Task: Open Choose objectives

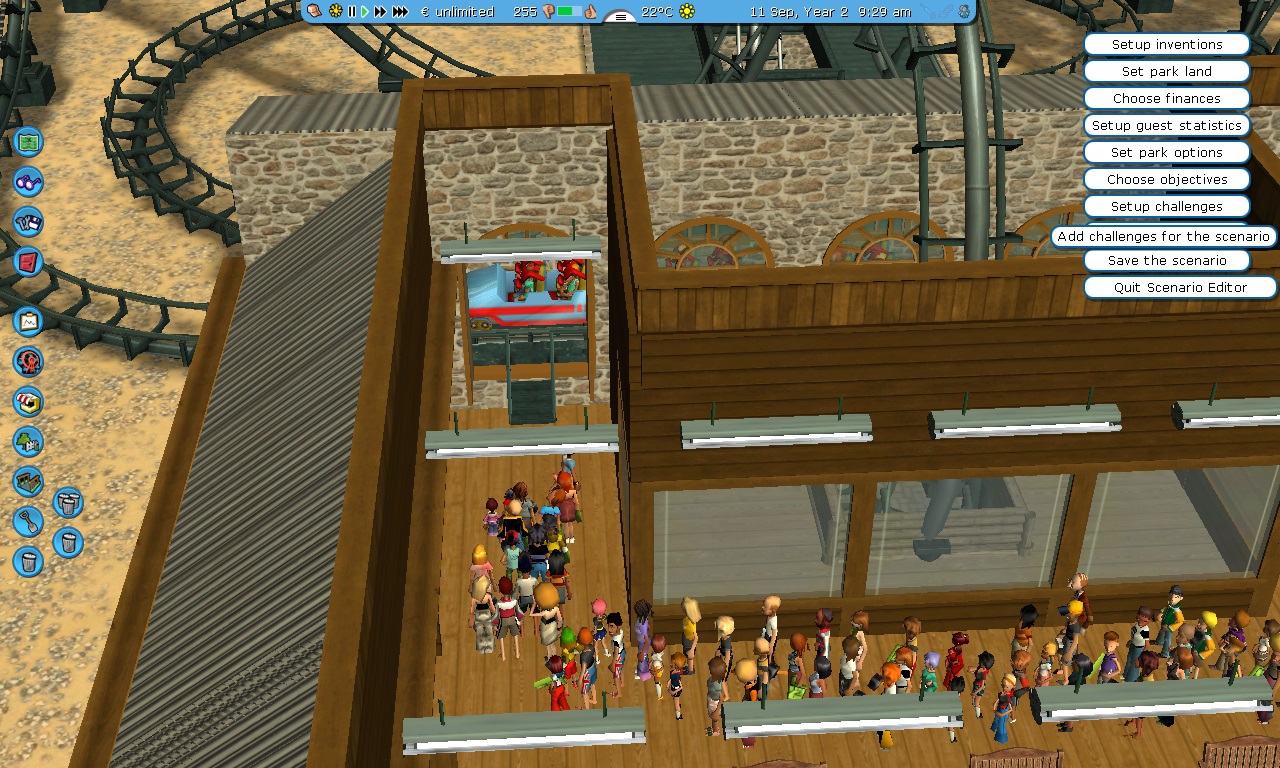Action: tap(1166, 180)
